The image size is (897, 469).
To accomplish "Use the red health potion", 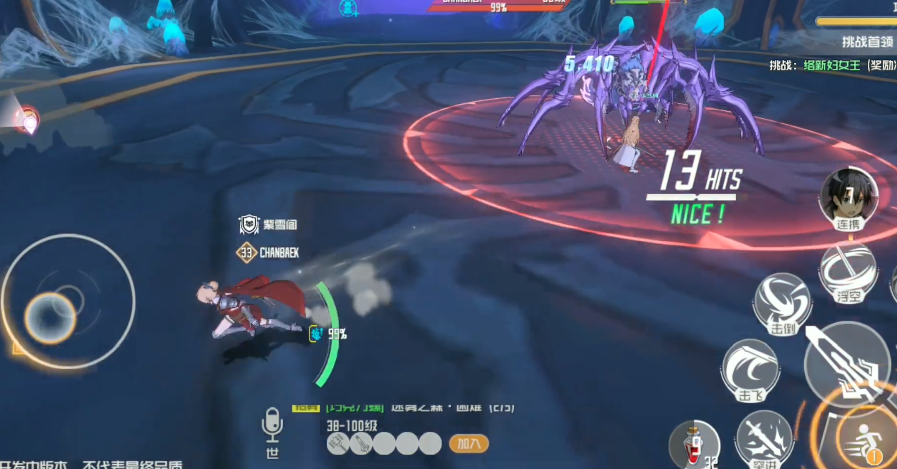I will 693,442.
